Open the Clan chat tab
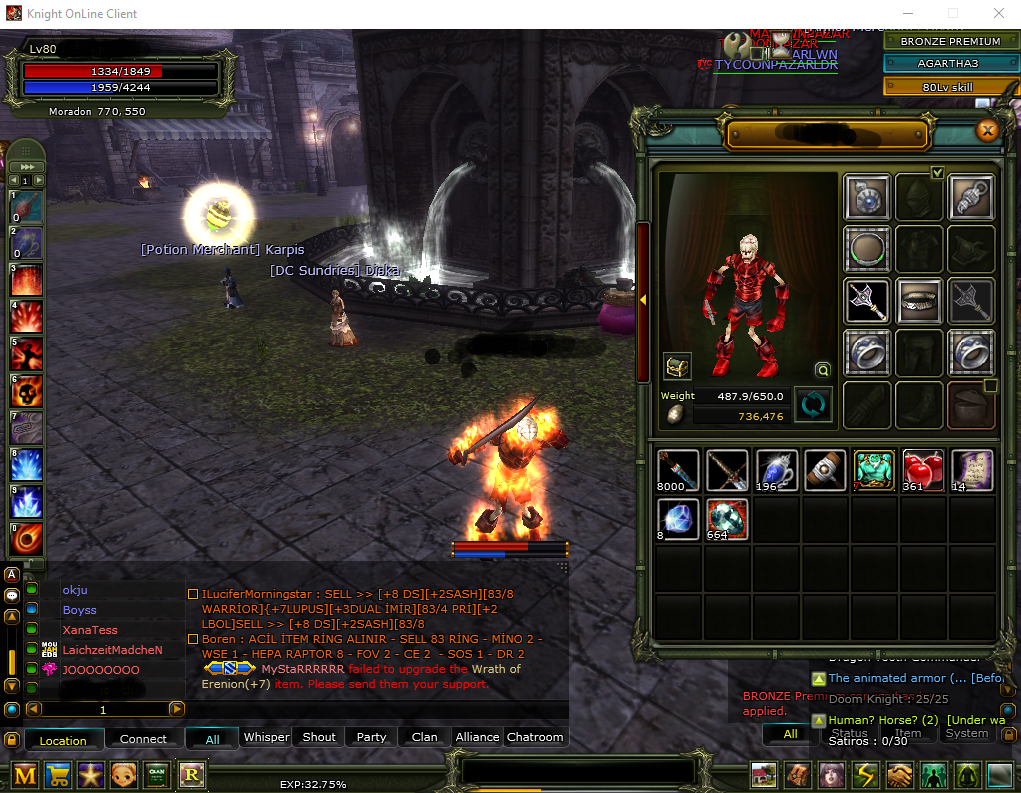 424,737
